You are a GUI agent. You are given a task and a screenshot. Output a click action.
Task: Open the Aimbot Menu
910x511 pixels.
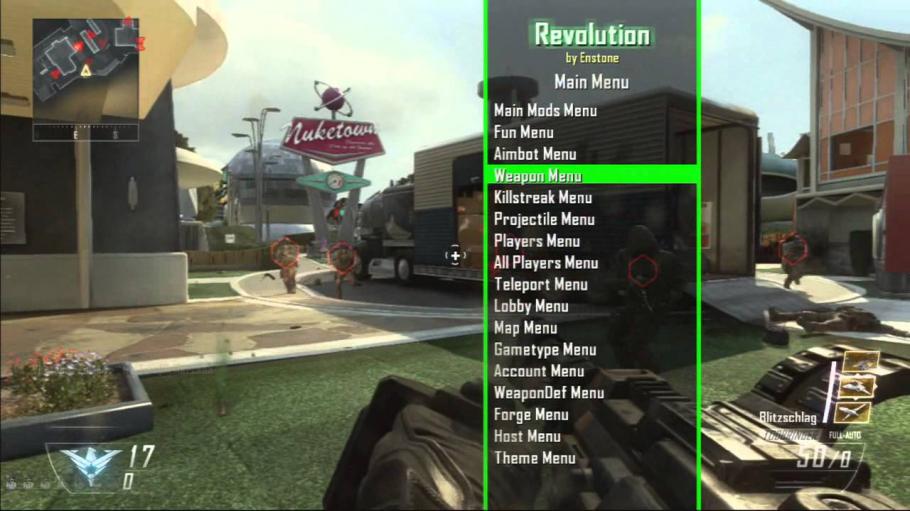tap(534, 154)
